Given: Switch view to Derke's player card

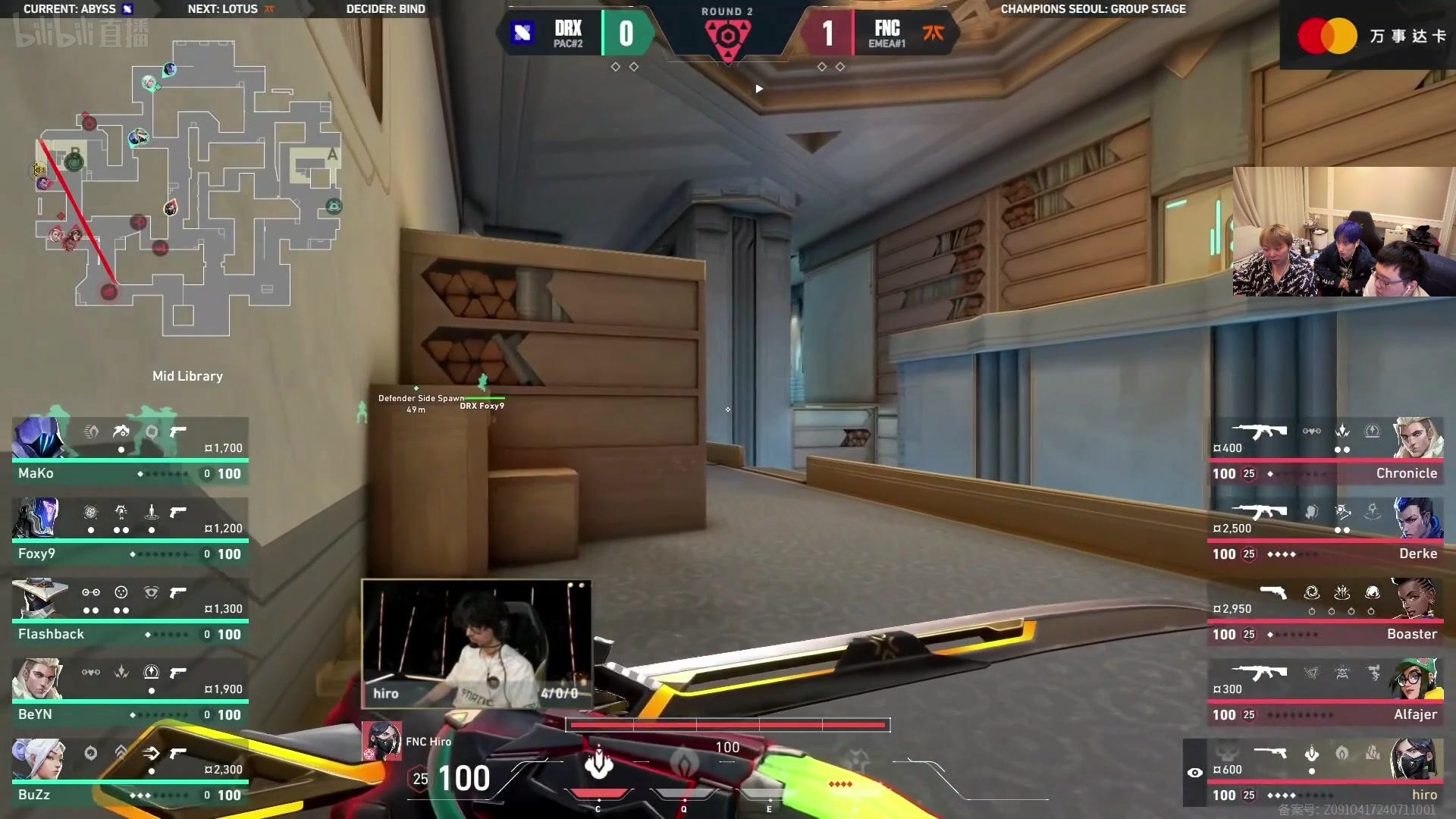Looking at the screenshot, I should coord(1325,532).
